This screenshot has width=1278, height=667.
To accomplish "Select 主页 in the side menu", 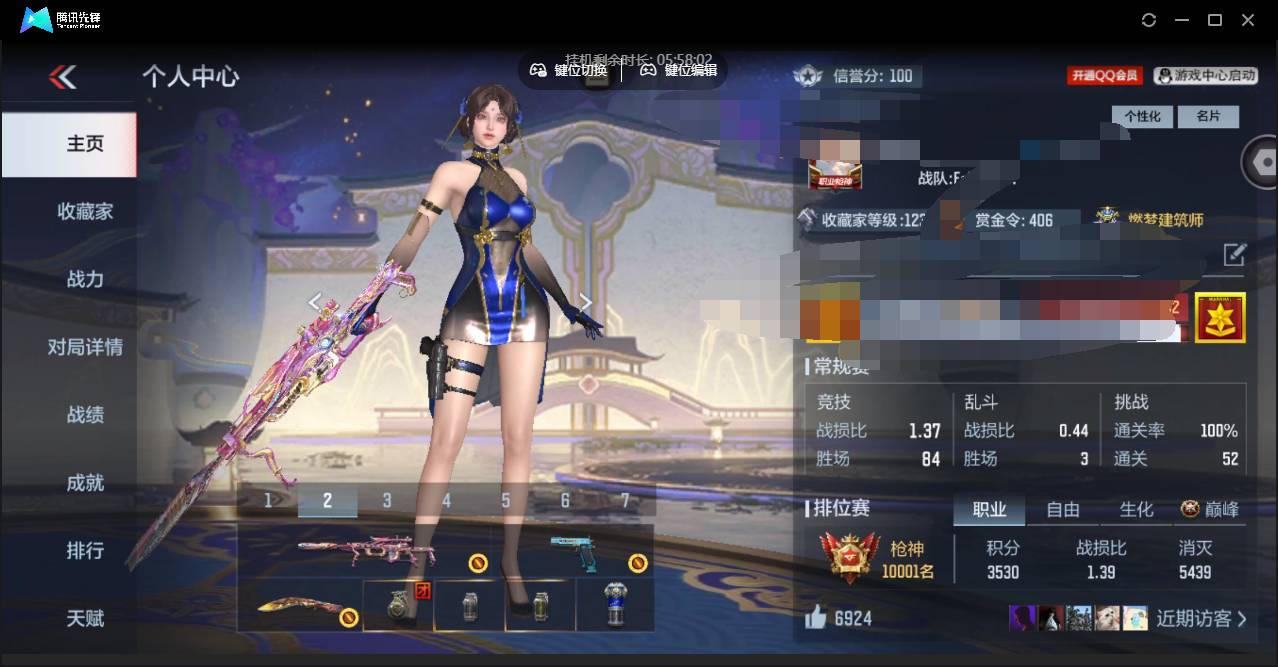I will 85,144.
